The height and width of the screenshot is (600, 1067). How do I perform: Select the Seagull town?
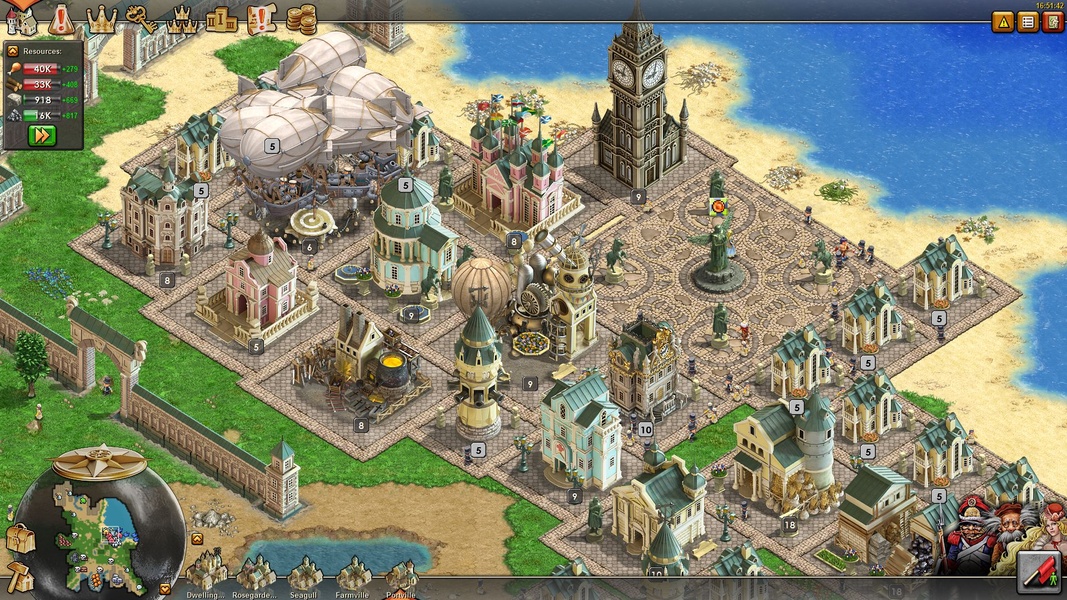pyautogui.click(x=303, y=576)
